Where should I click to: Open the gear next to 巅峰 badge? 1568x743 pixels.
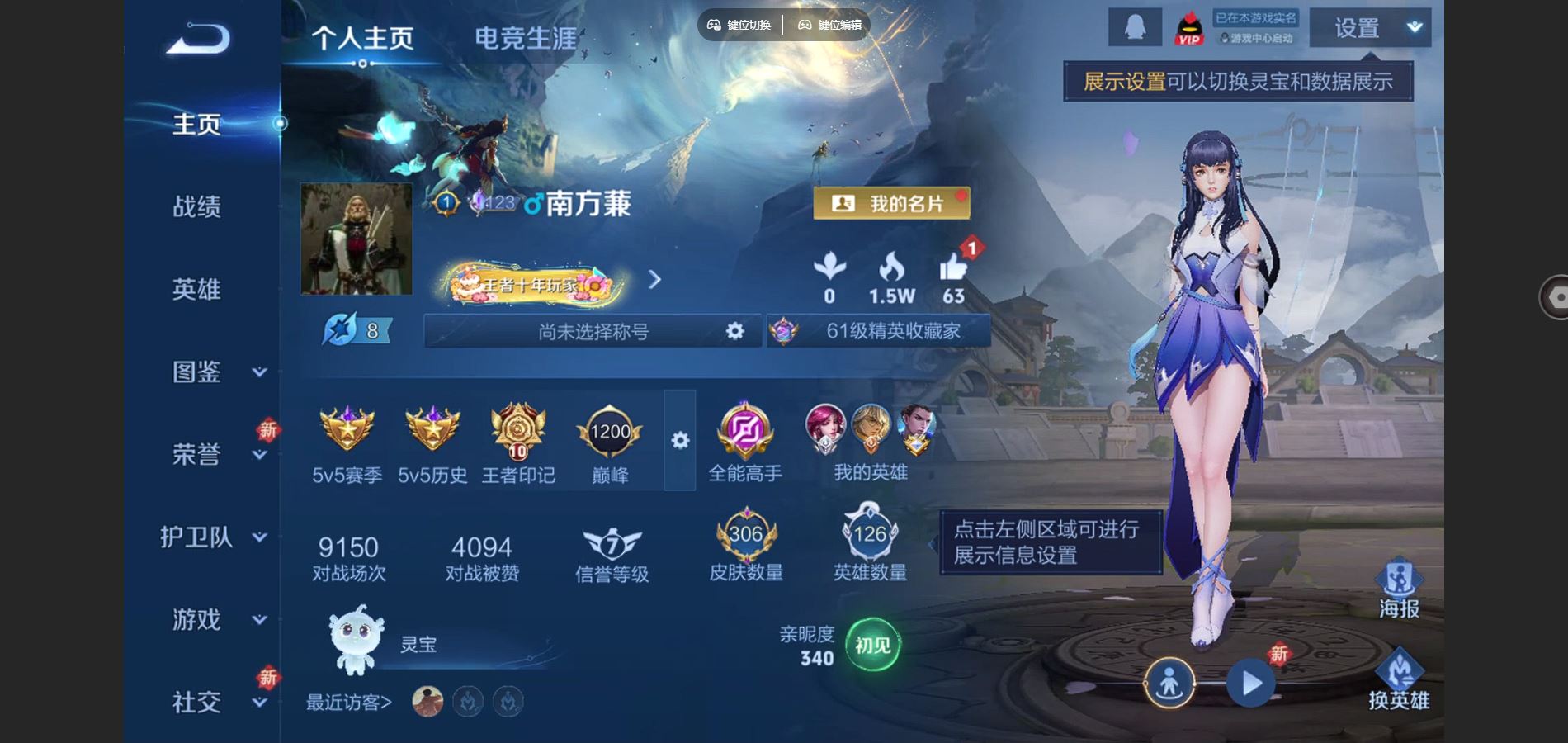pyautogui.click(x=679, y=442)
